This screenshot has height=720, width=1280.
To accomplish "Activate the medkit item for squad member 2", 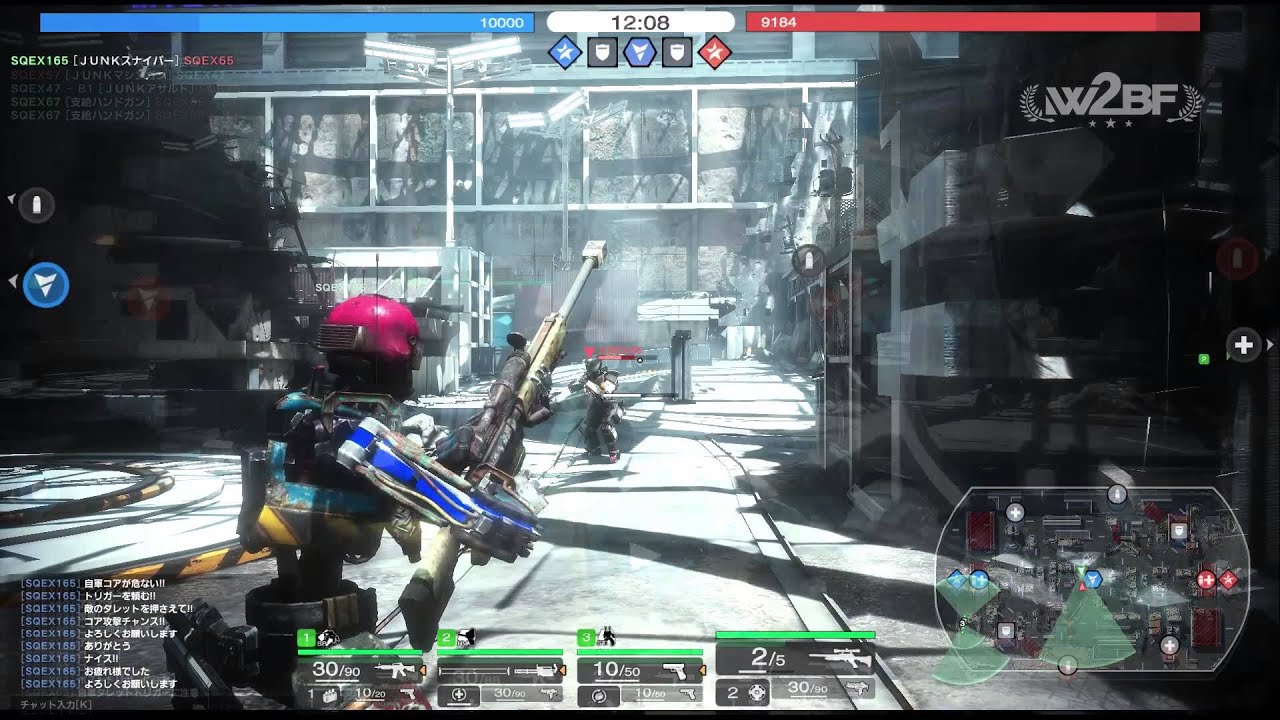I will click(x=460, y=694).
